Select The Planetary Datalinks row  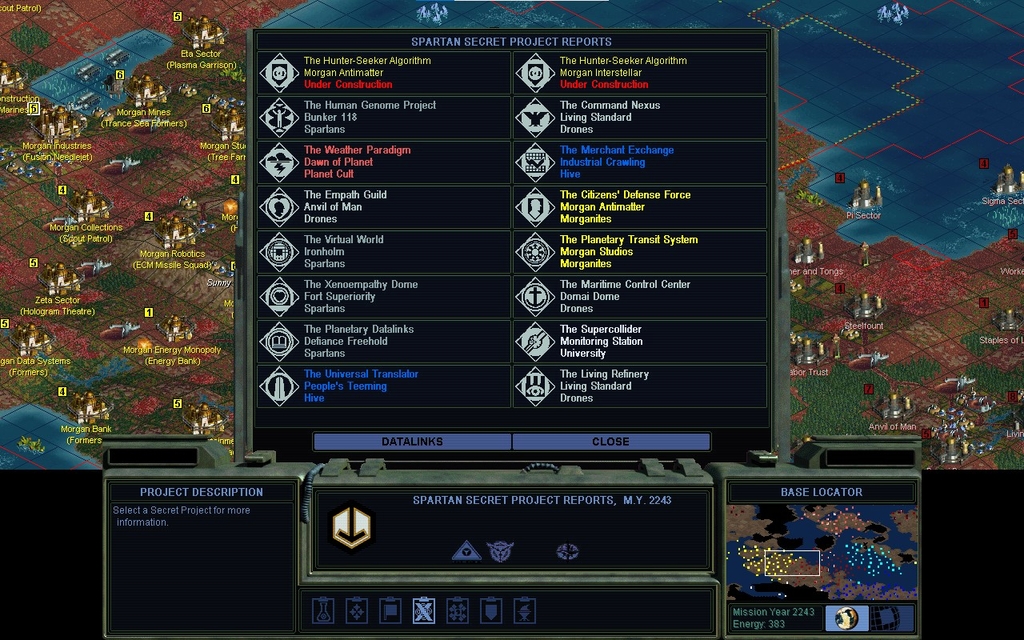384,341
